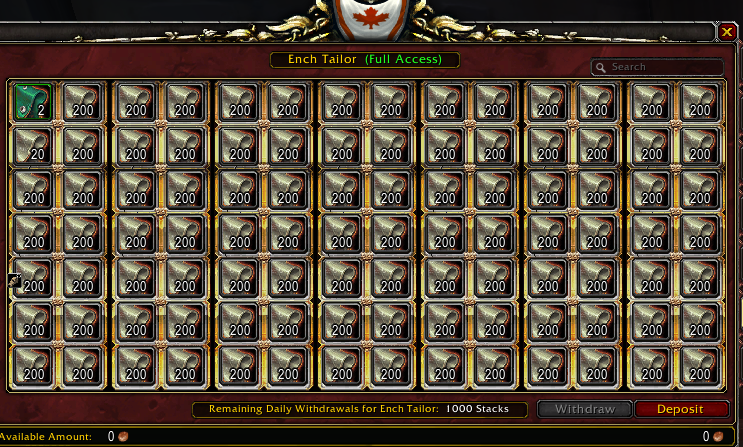
Task: Click the Search box in the guild bank
Action: point(662,67)
